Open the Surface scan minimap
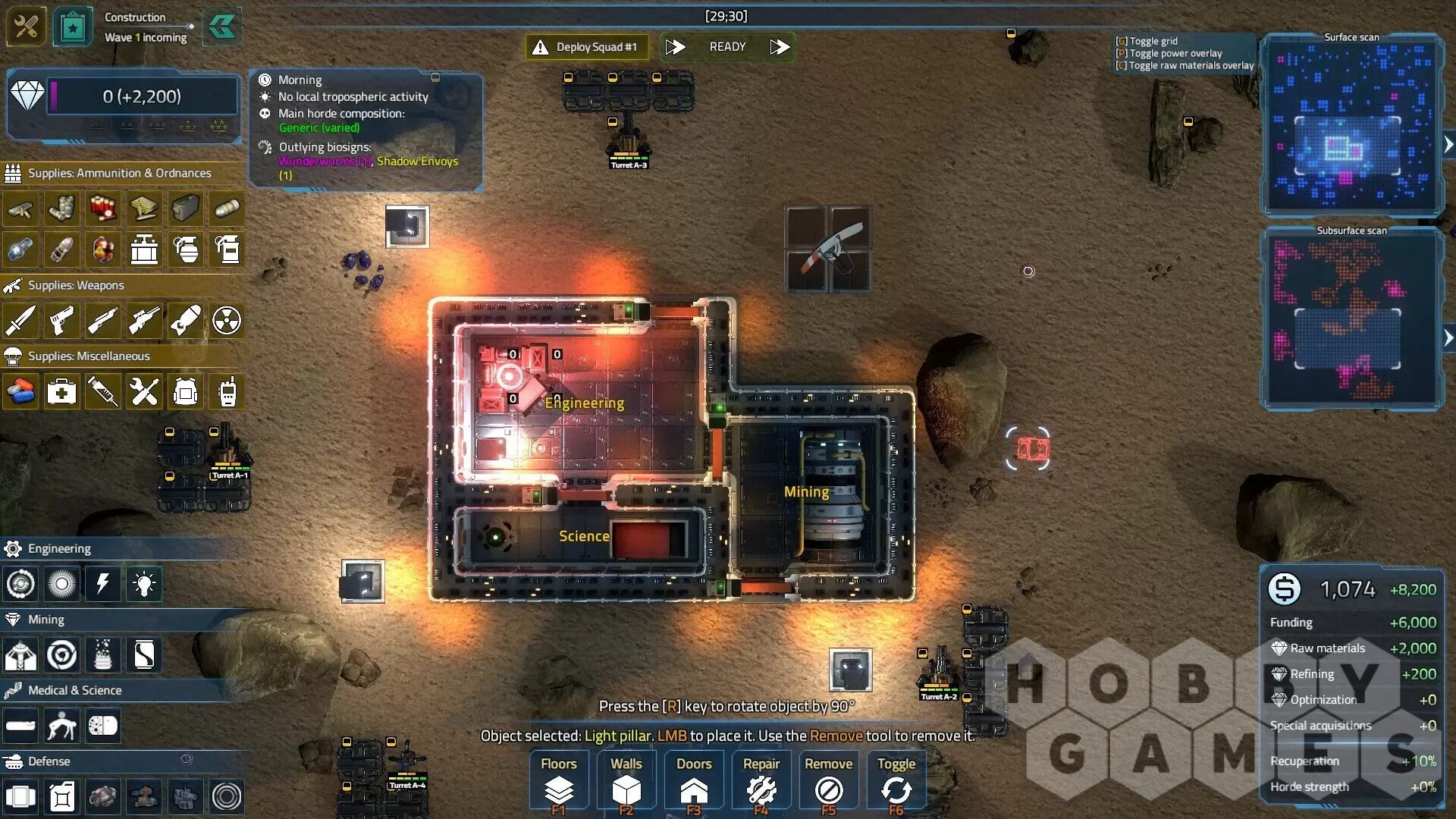The height and width of the screenshot is (819, 1456). (1351, 127)
